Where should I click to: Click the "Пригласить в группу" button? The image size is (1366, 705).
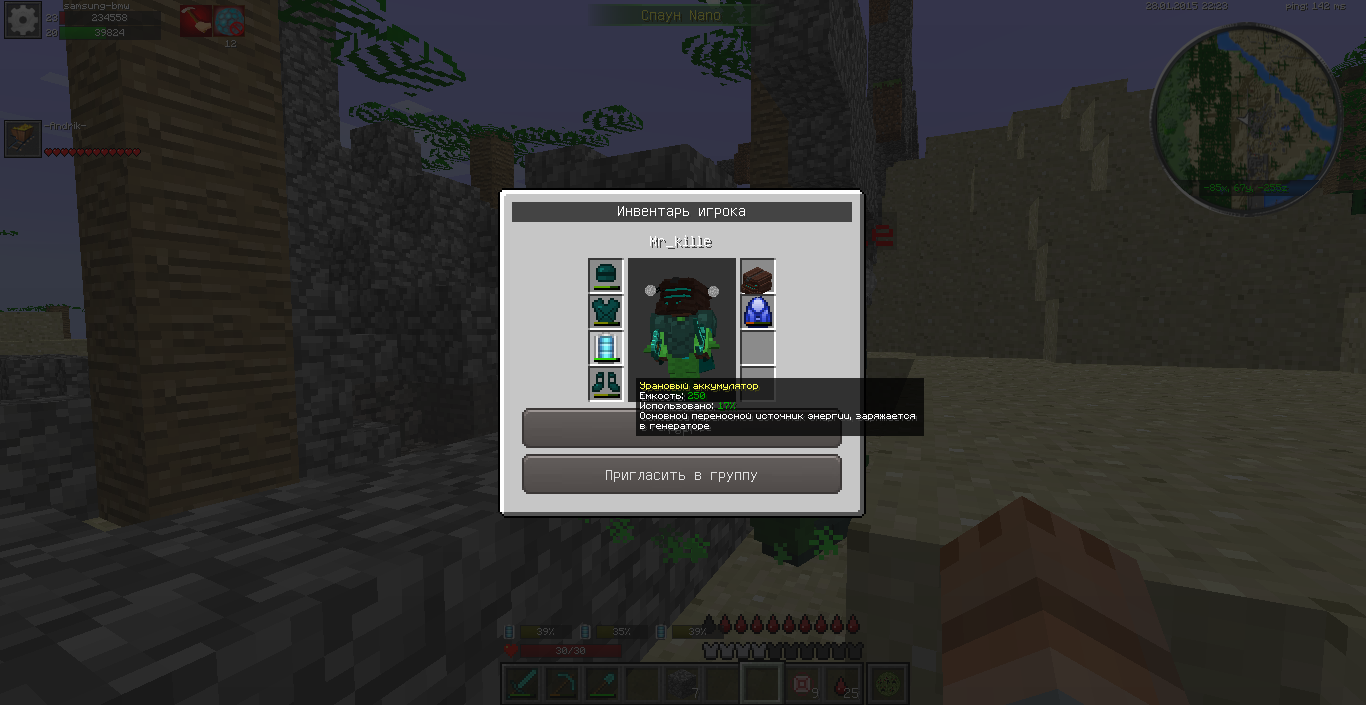click(x=681, y=475)
